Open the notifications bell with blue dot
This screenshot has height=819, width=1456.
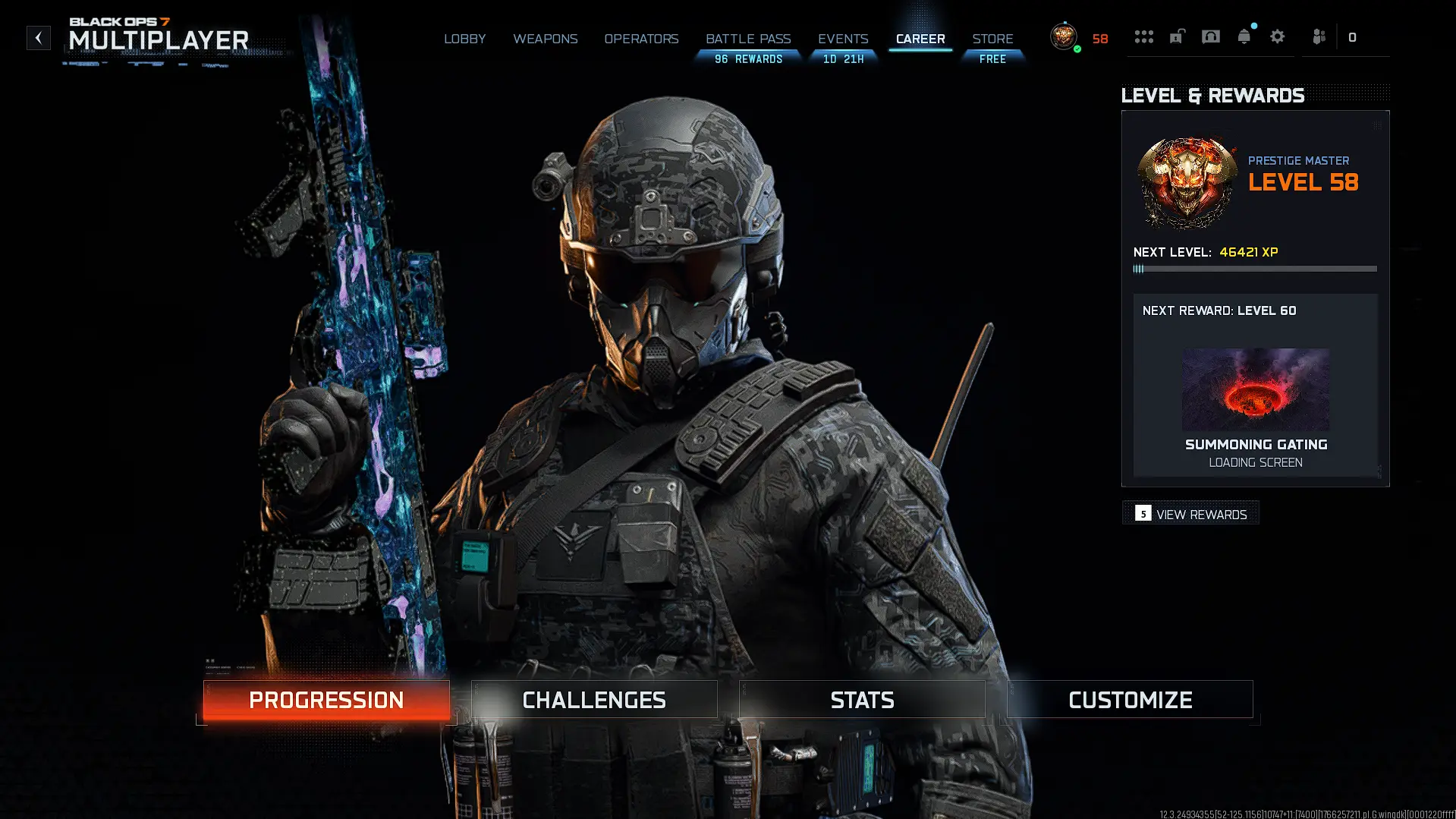click(1244, 36)
